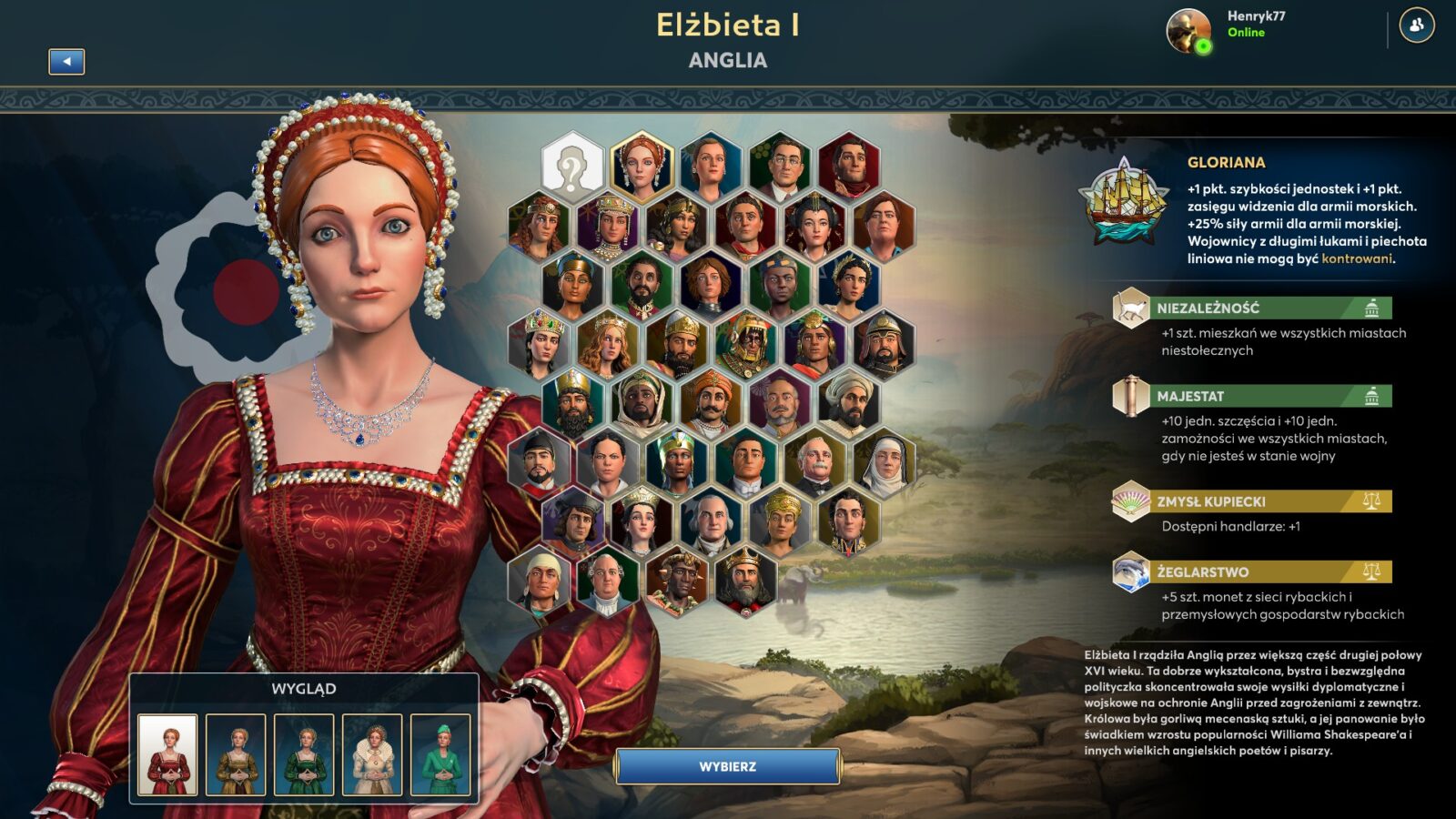Pick the green suit and hat appearance
Image resolution: width=1456 pixels, height=819 pixels.
tap(440, 754)
